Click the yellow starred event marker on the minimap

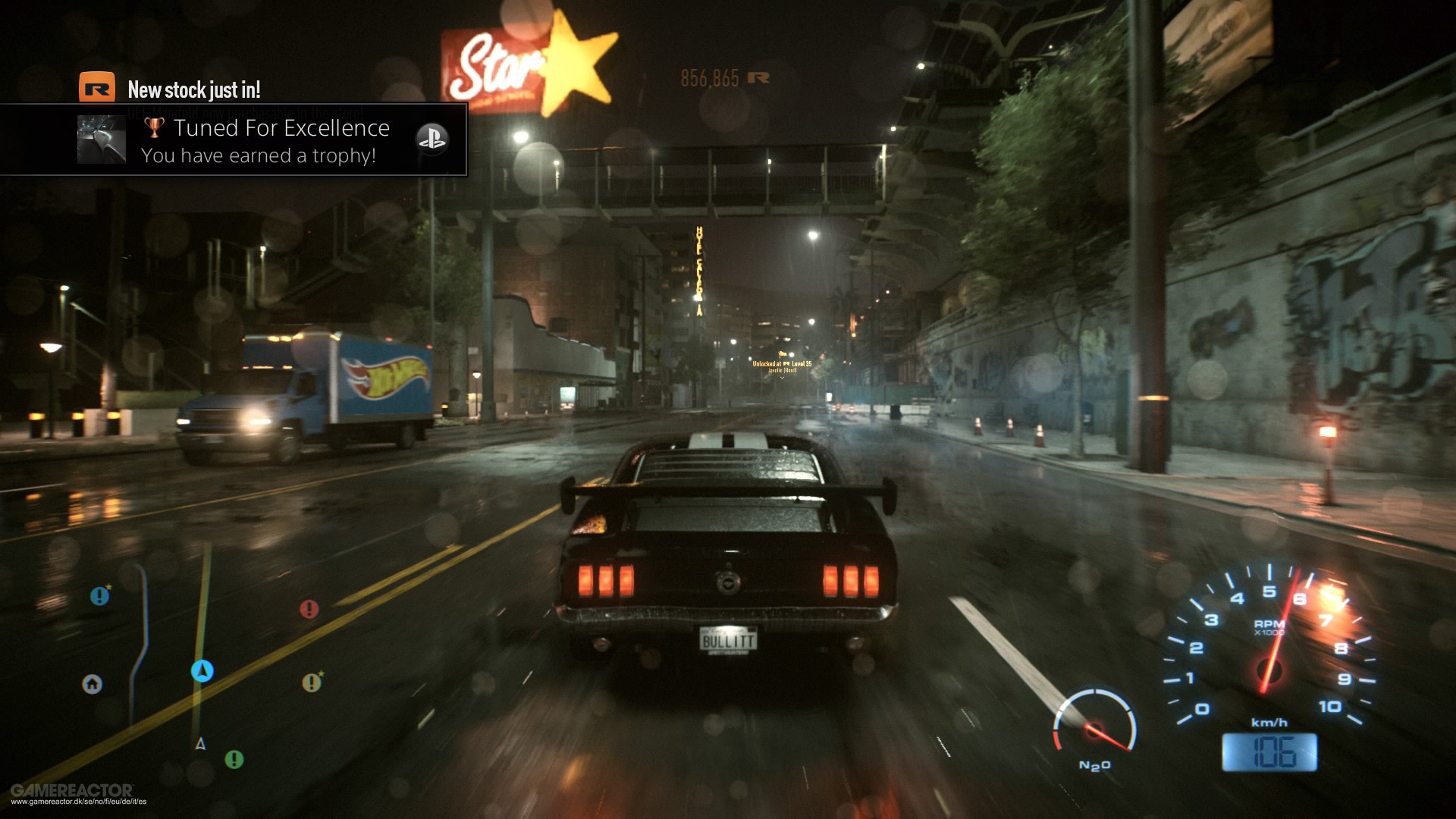[311, 683]
